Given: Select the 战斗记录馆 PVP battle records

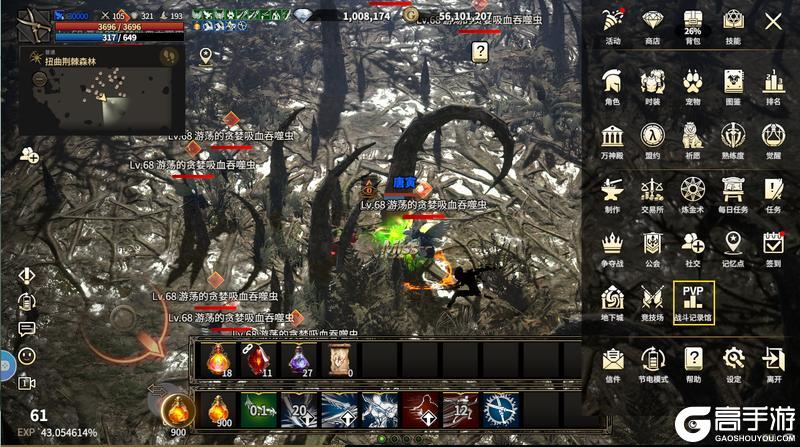Looking at the screenshot, I should 693,299.
